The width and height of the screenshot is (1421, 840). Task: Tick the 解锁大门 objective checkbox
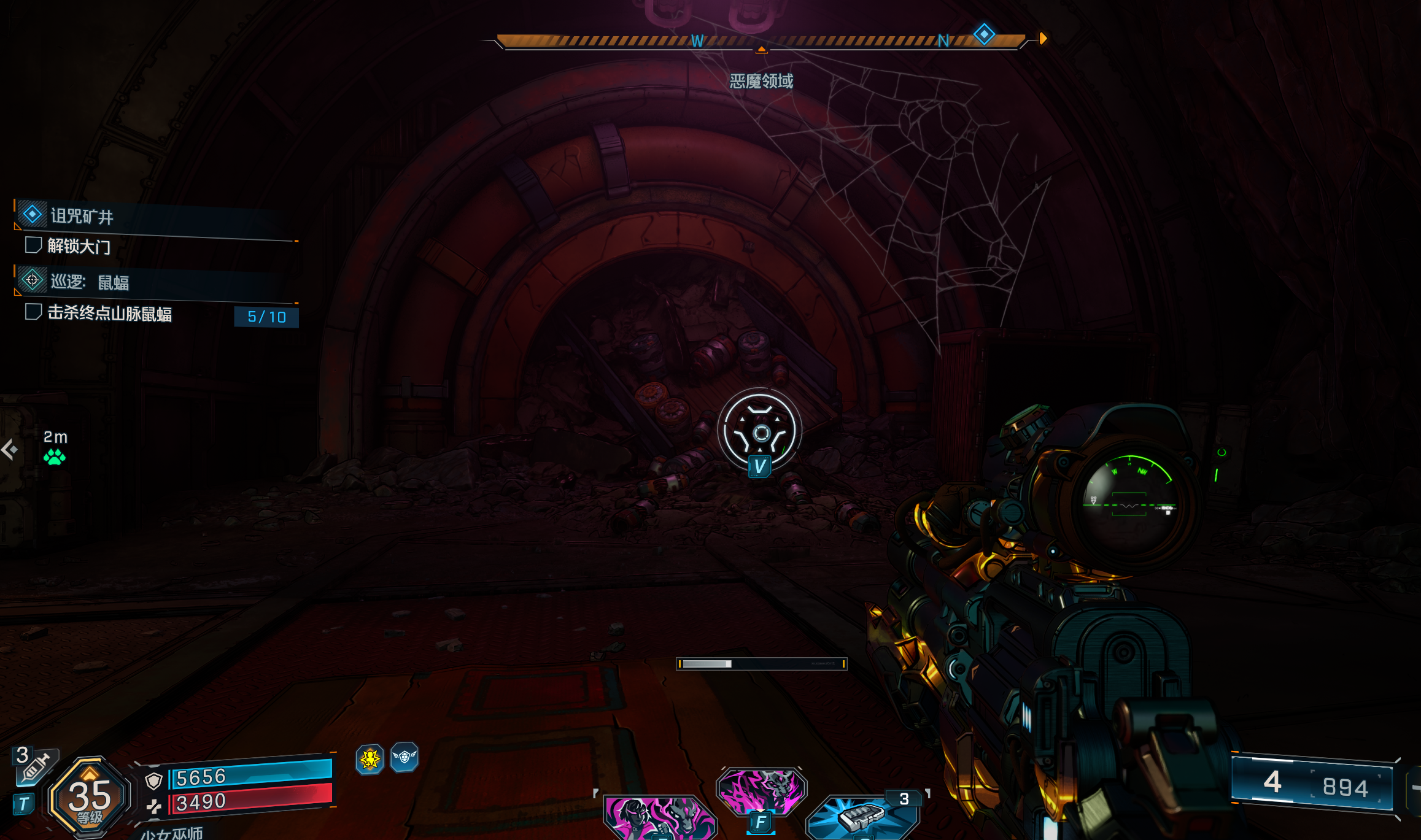[x=33, y=245]
